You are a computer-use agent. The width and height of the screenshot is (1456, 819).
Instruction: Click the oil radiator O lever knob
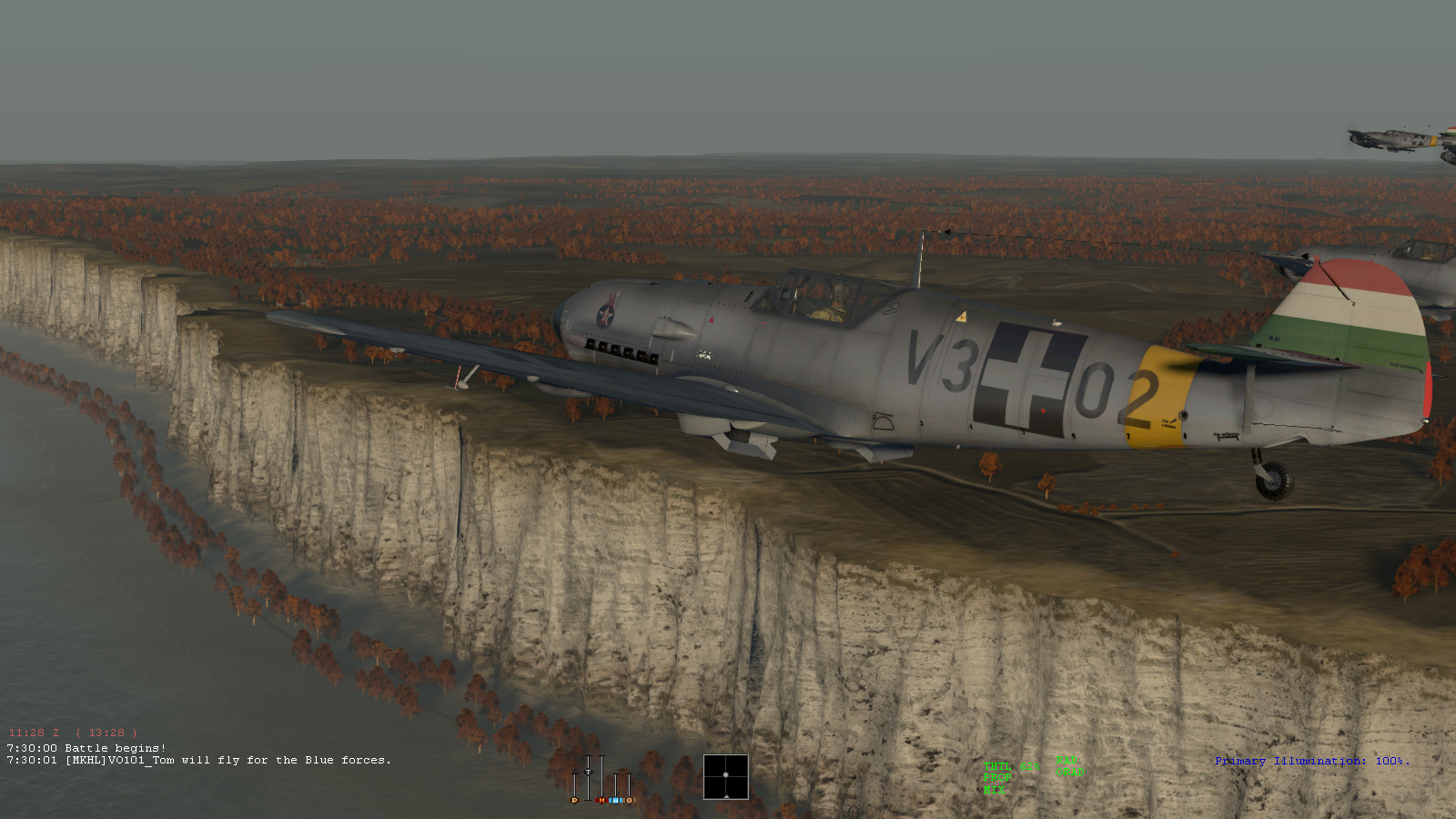(629, 801)
